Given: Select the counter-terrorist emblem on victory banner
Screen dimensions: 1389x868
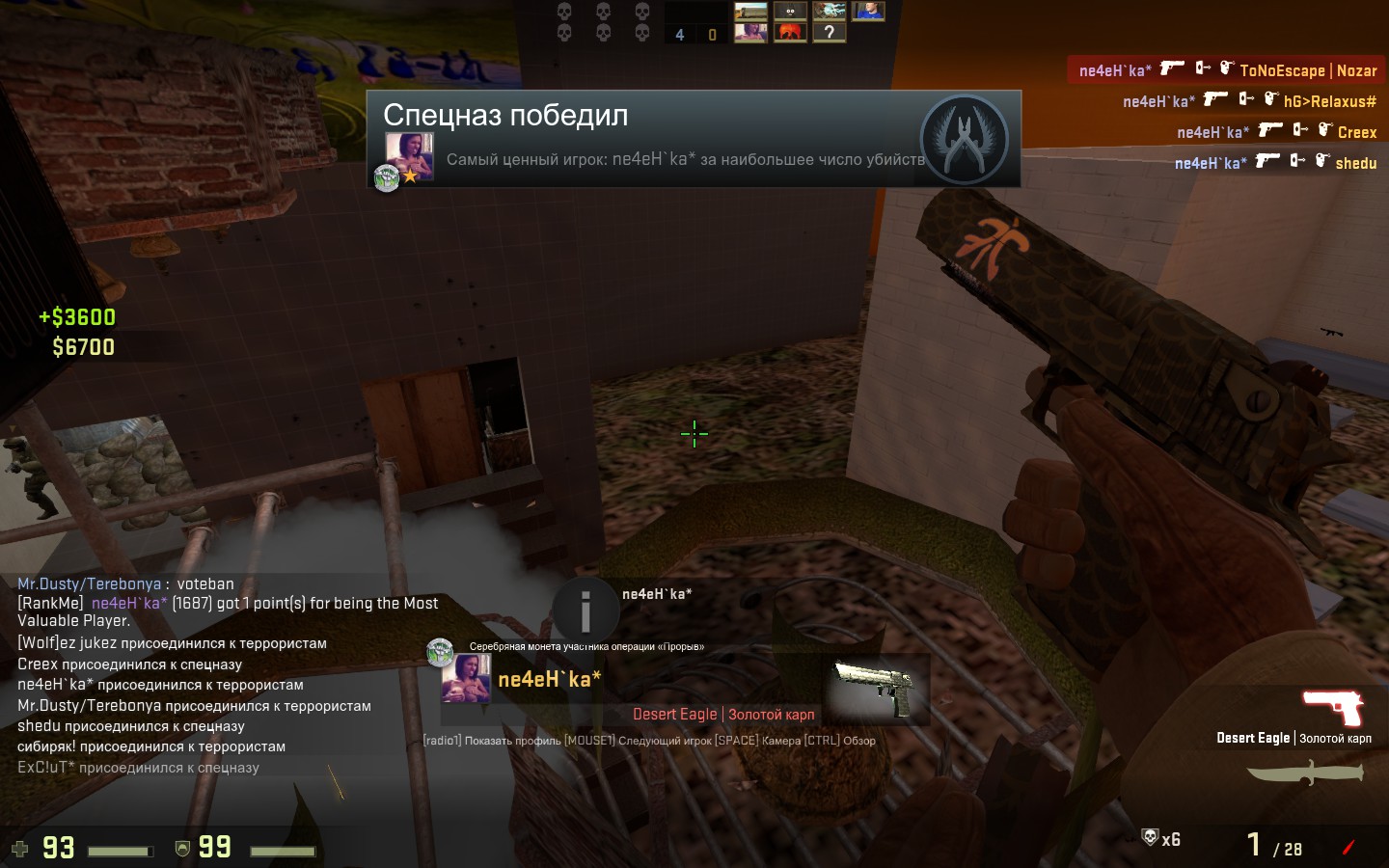Looking at the screenshot, I should pyautogui.click(x=964, y=140).
